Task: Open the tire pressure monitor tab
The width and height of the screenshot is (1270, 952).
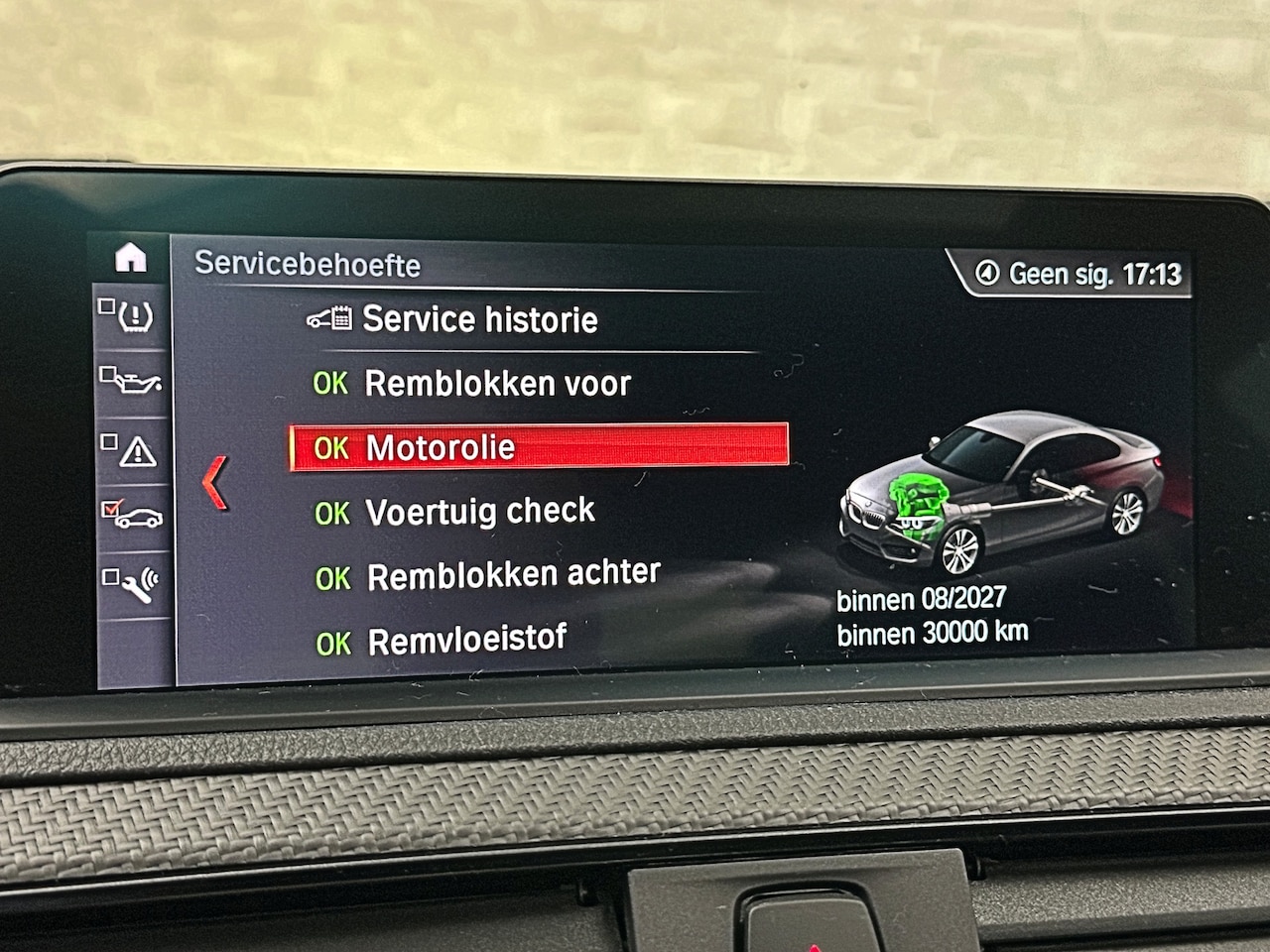Action: coord(132,317)
